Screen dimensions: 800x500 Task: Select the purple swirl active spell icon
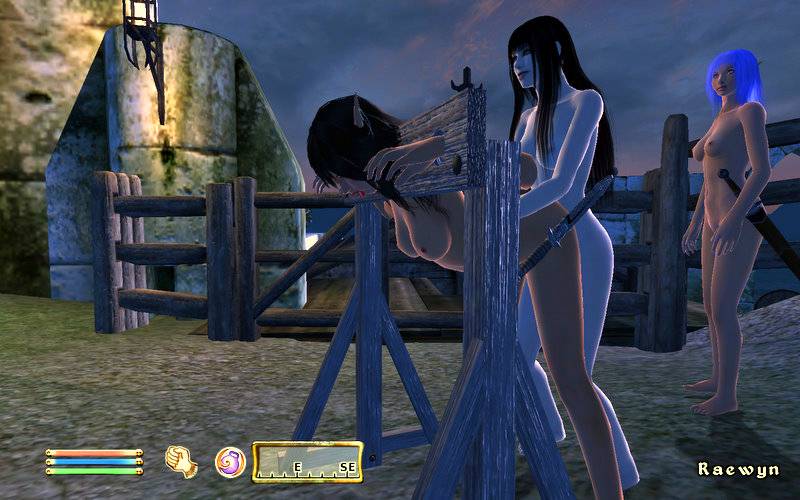coord(230,462)
